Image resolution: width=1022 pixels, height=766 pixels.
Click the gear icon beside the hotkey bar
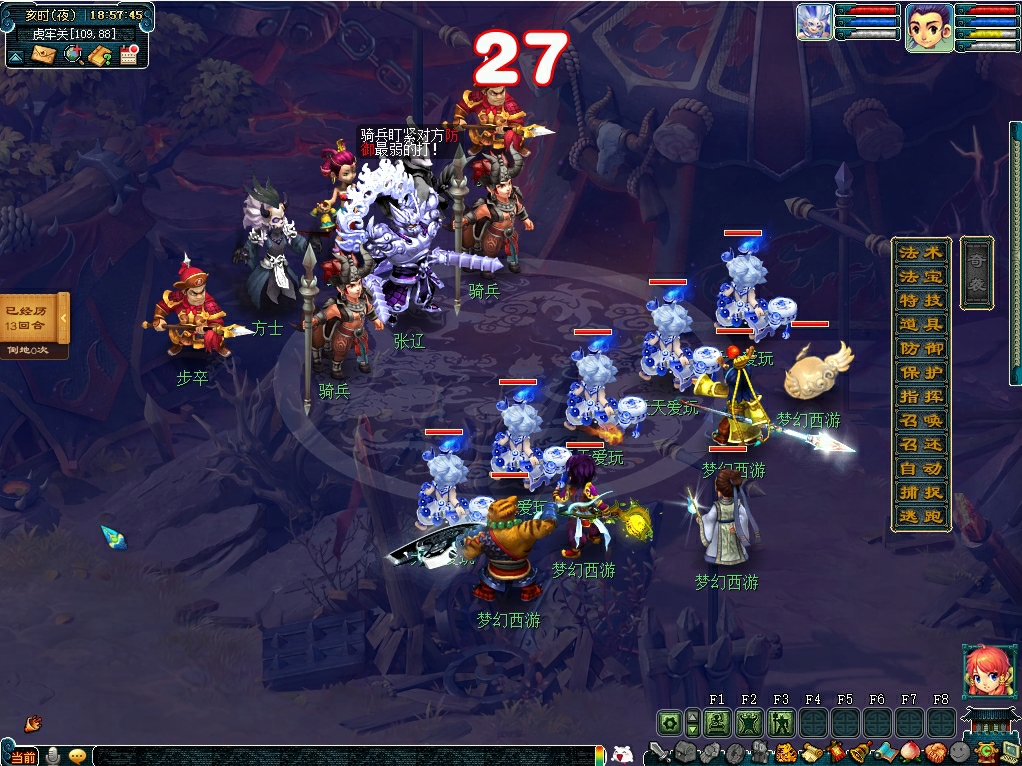coord(669,722)
